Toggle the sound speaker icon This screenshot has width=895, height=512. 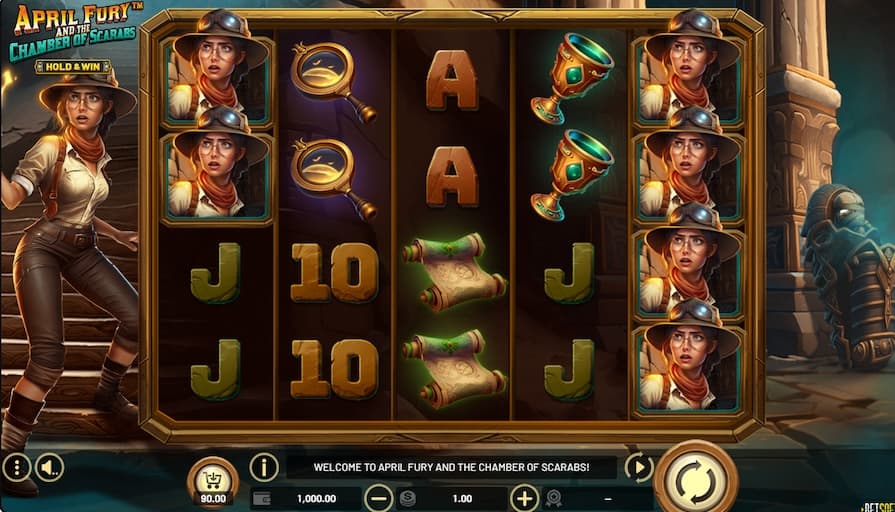49,467
